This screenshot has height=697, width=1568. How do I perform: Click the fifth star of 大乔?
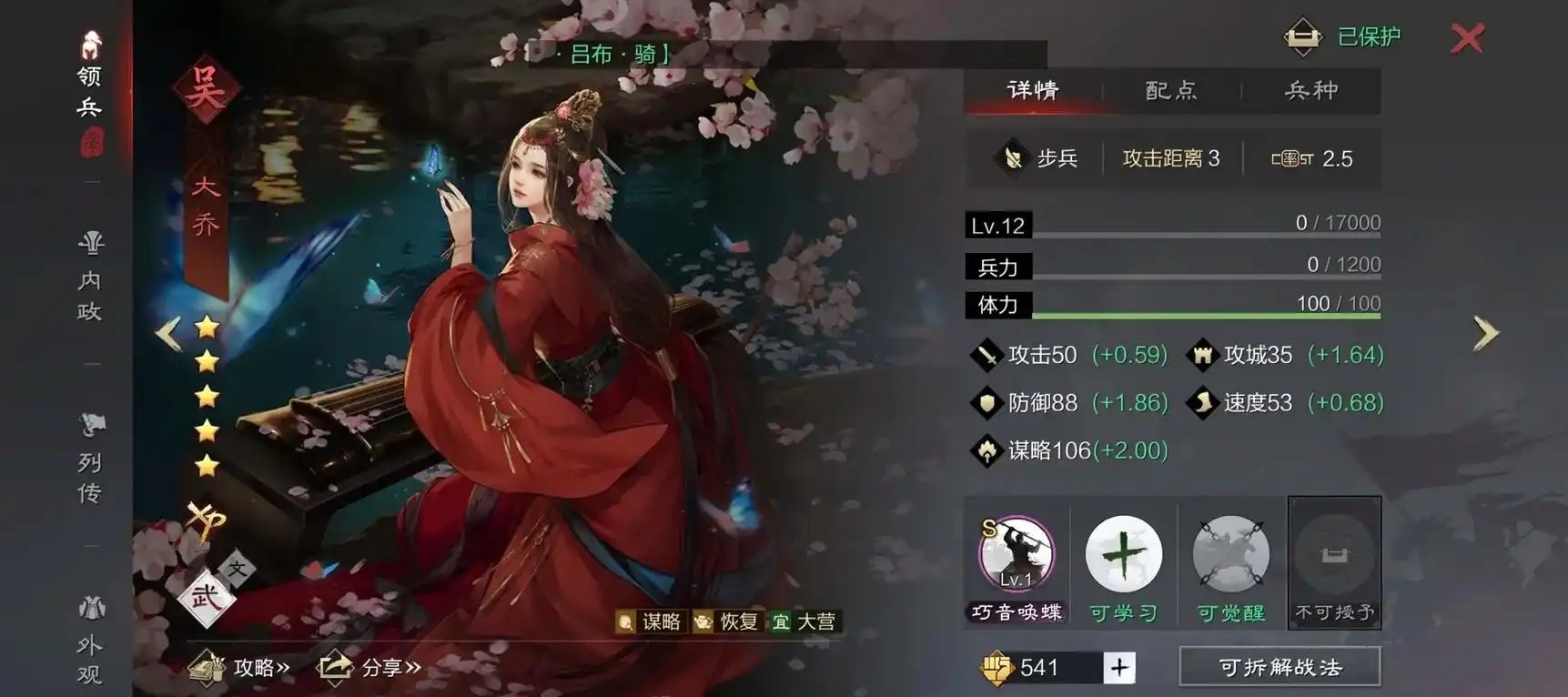tap(207, 465)
